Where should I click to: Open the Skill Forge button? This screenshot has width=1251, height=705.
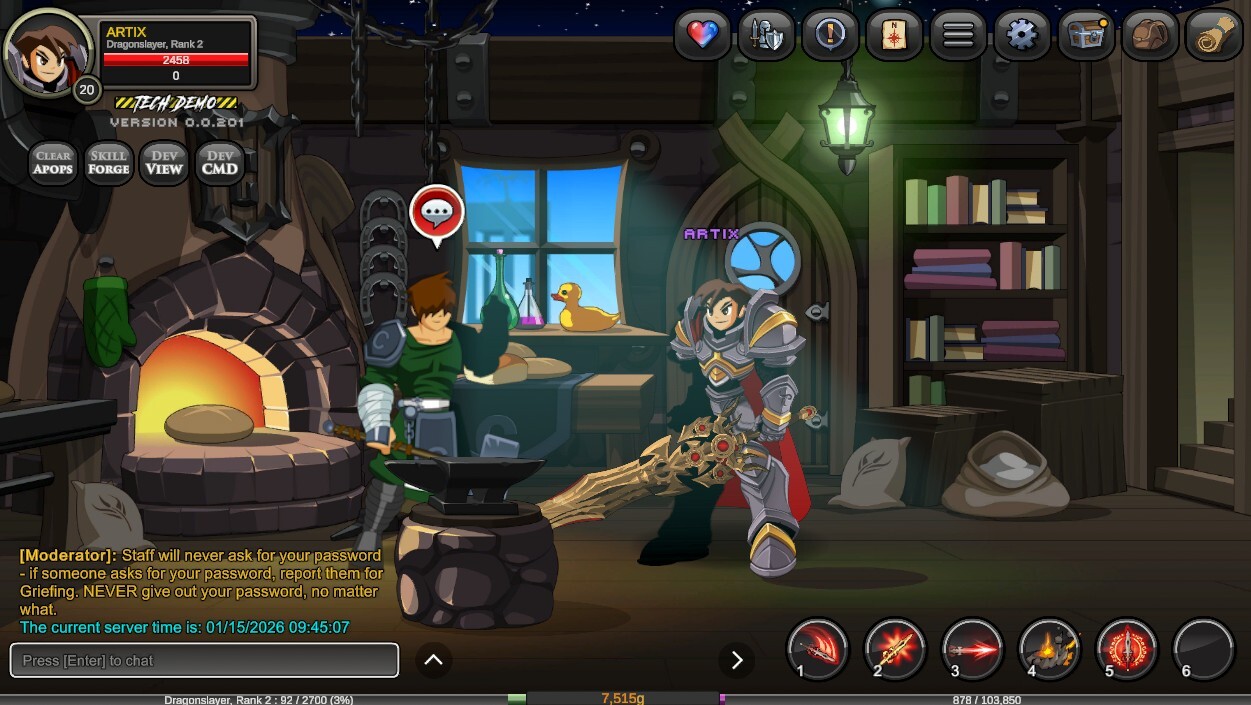(109, 162)
